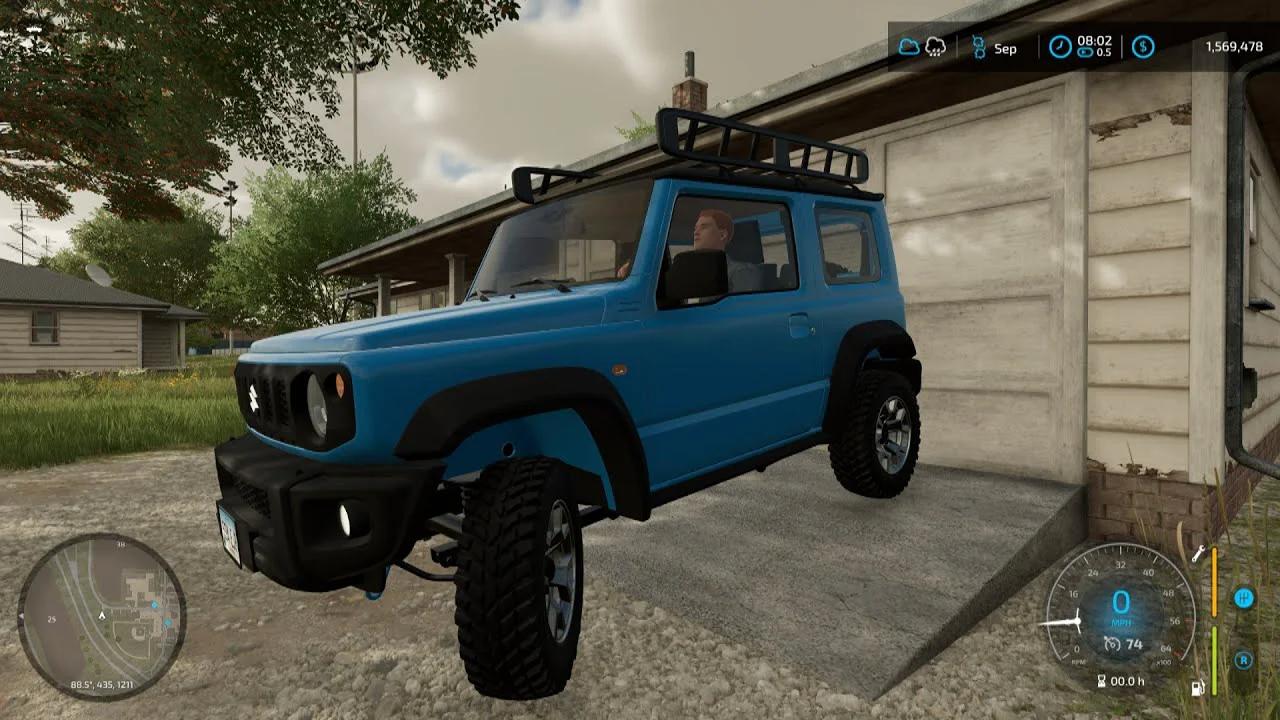Click the current cloudy weather icon
This screenshot has width=1280, height=720.
click(x=910, y=46)
